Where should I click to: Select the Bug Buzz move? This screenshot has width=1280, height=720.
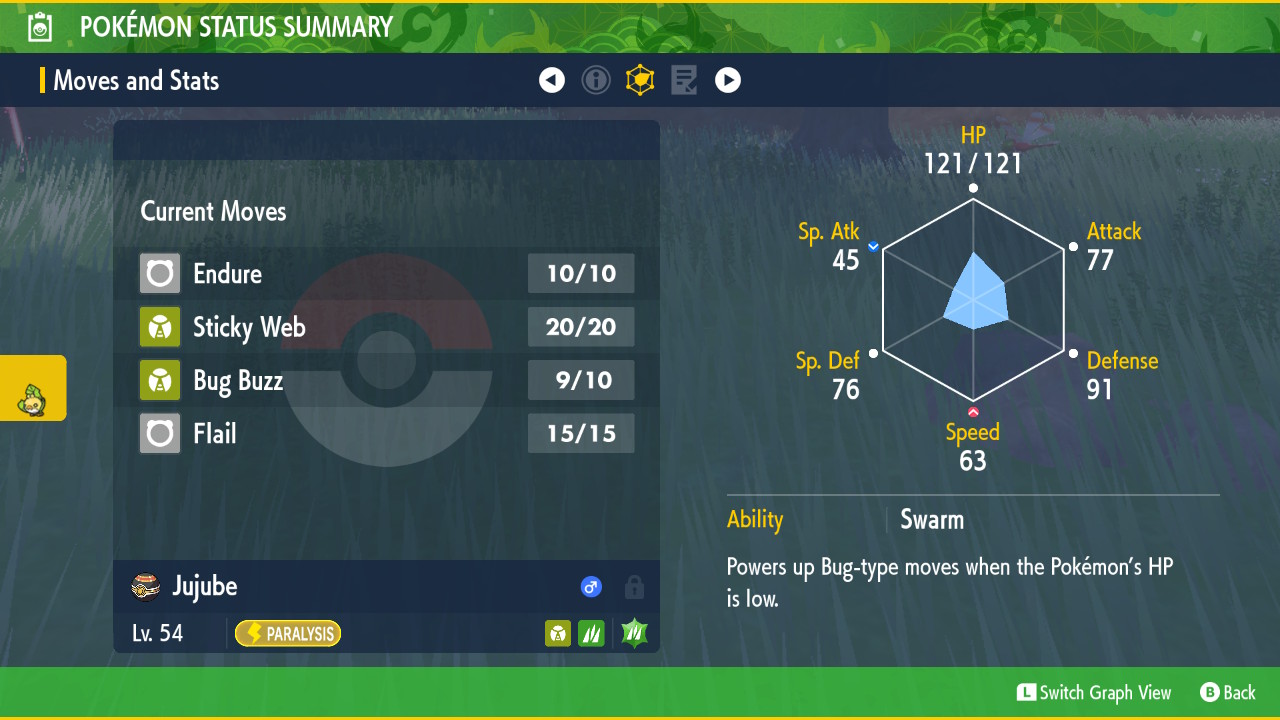tap(386, 381)
